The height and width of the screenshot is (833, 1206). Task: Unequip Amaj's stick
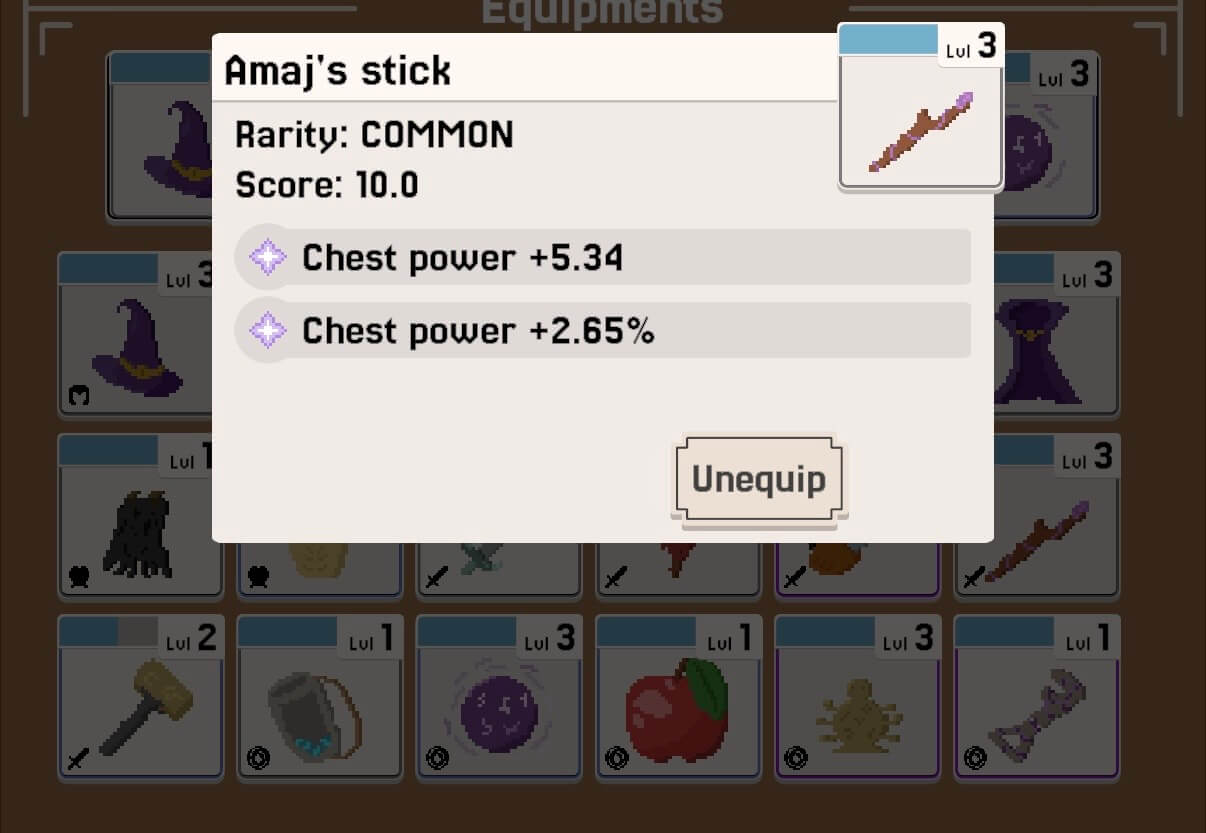click(759, 479)
